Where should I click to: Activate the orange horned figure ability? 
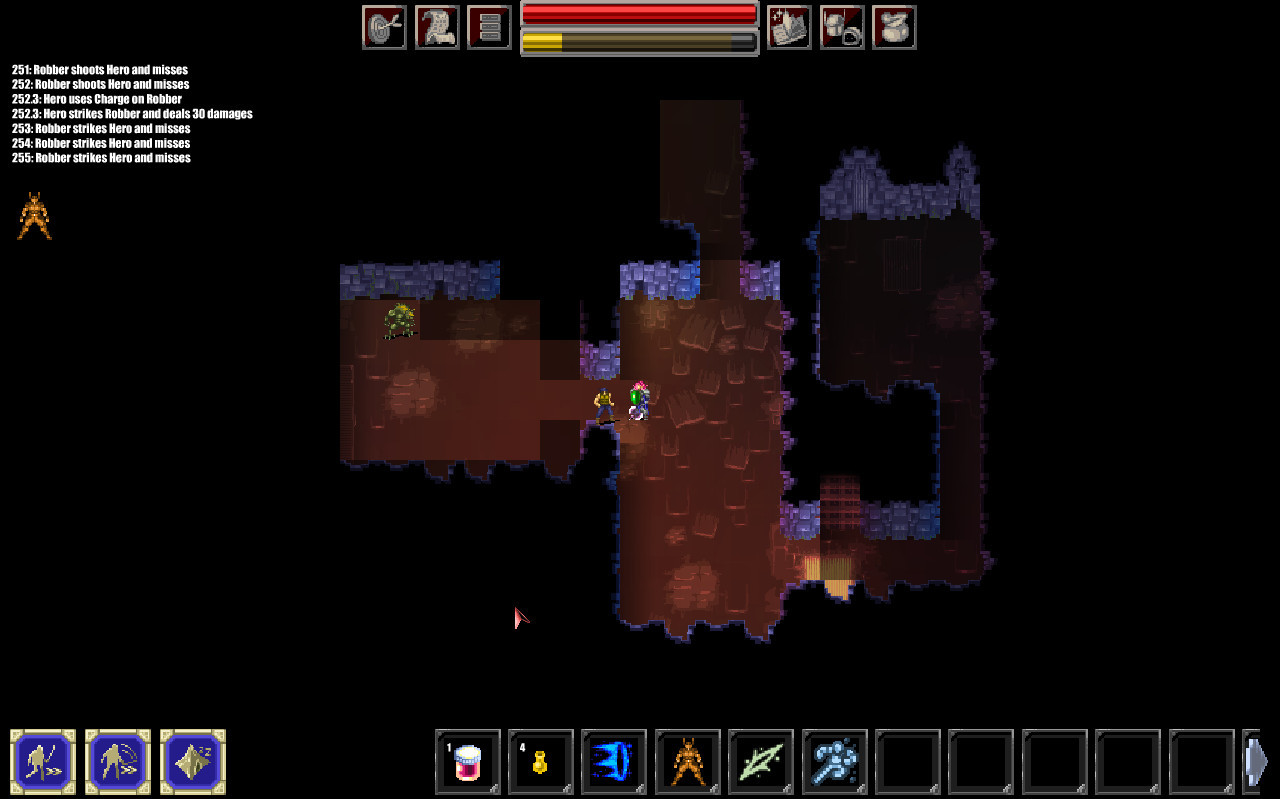(x=688, y=762)
